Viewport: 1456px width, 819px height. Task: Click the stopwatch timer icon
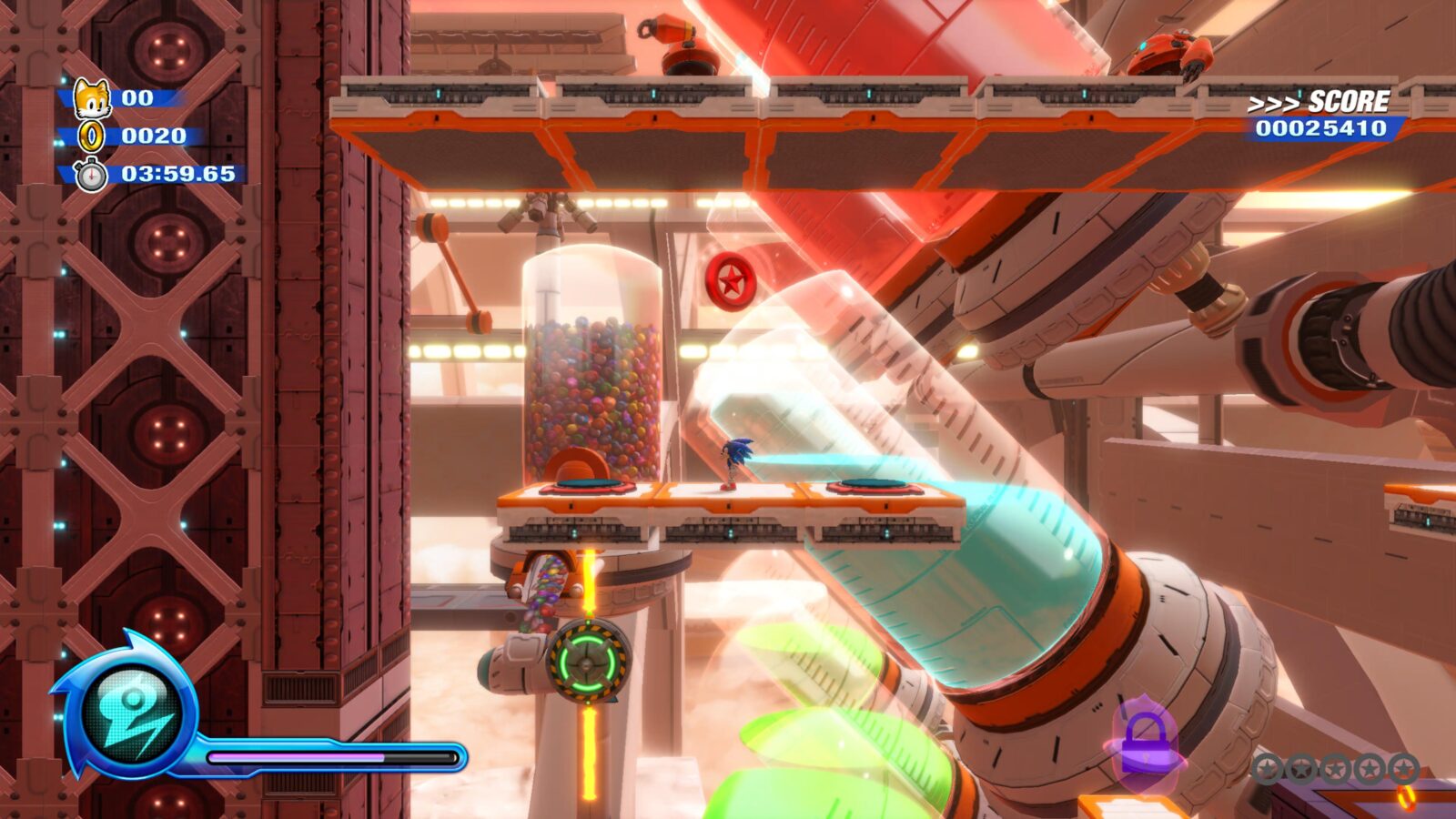click(90, 173)
